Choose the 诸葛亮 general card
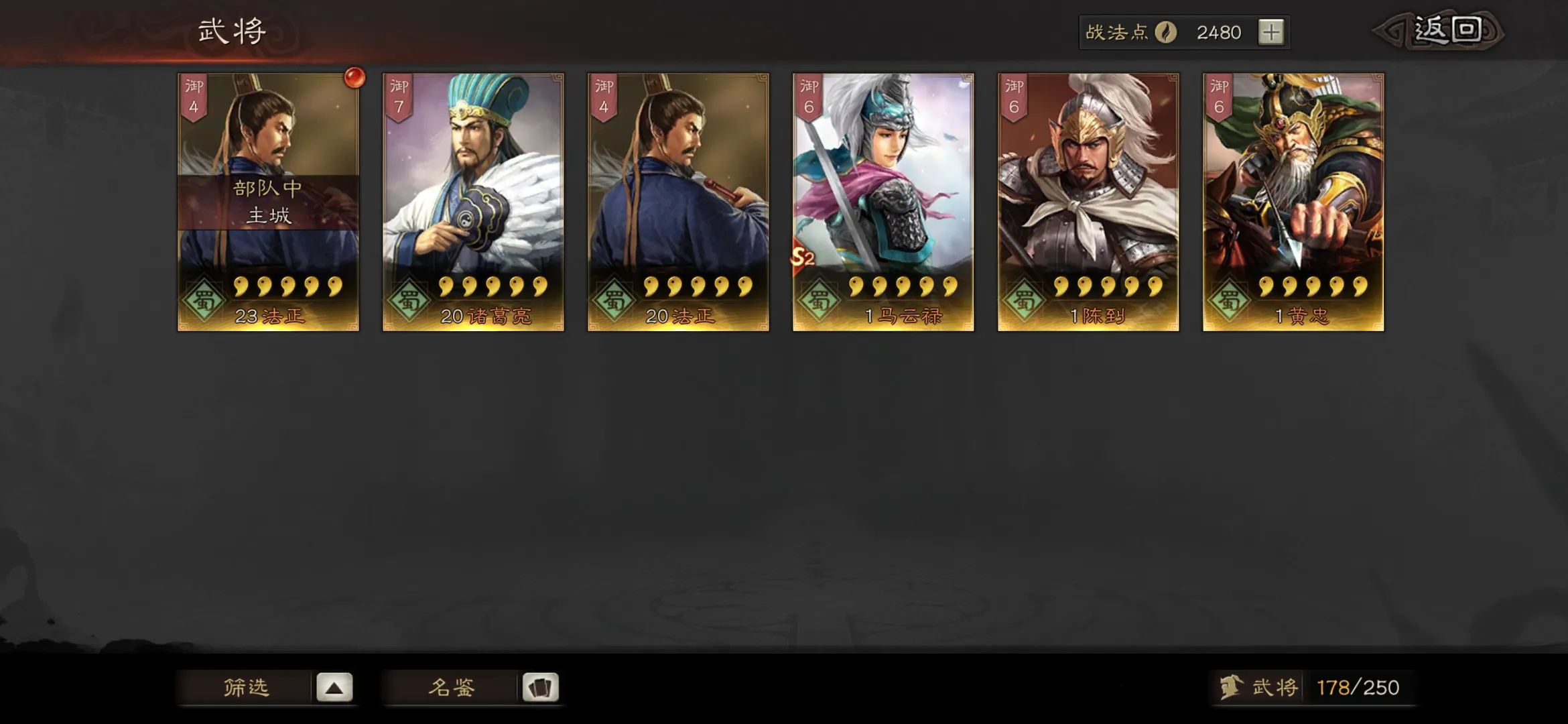1568x724 pixels. (473, 201)
